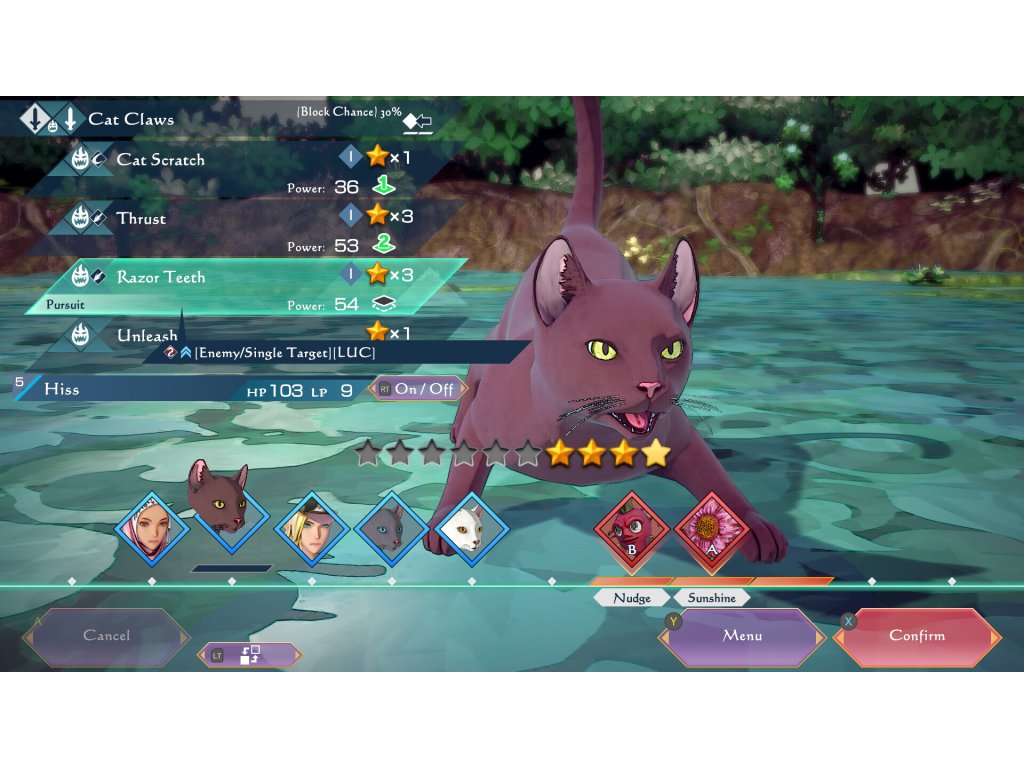The height and width of the screenshot is (768, 1024).
Task: Confirm the selected action
Action: click(916, 636)
